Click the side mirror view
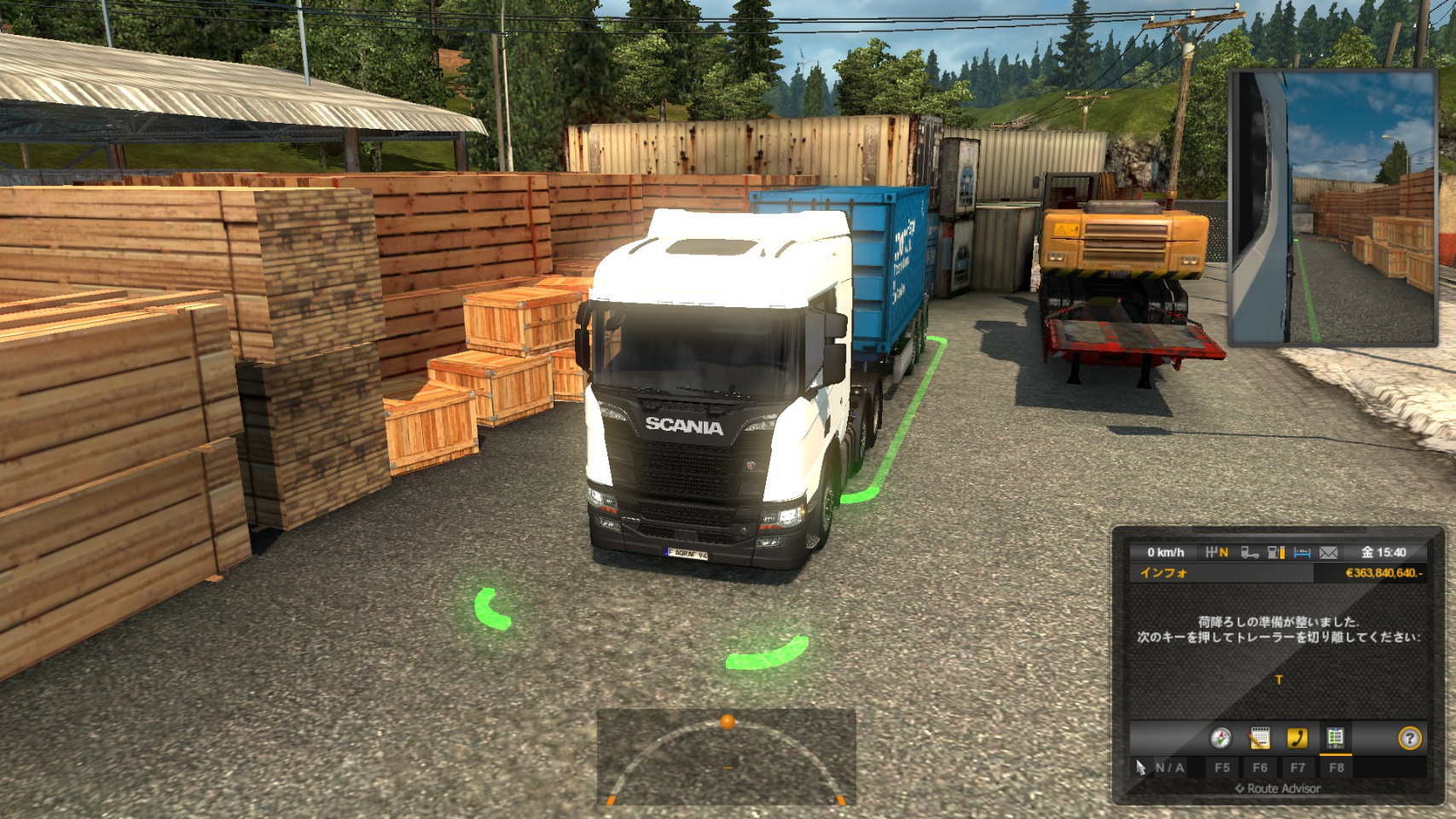The width and height of the screenshot is (1456, 819). click(x=1331, y=207)
